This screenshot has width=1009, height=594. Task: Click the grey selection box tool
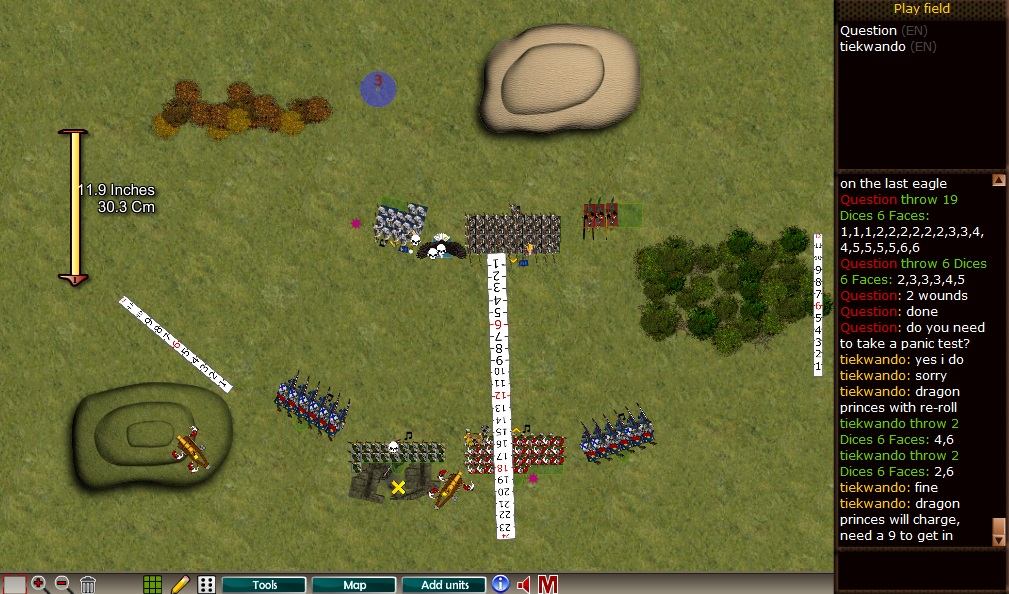click(x=14, y=585)
